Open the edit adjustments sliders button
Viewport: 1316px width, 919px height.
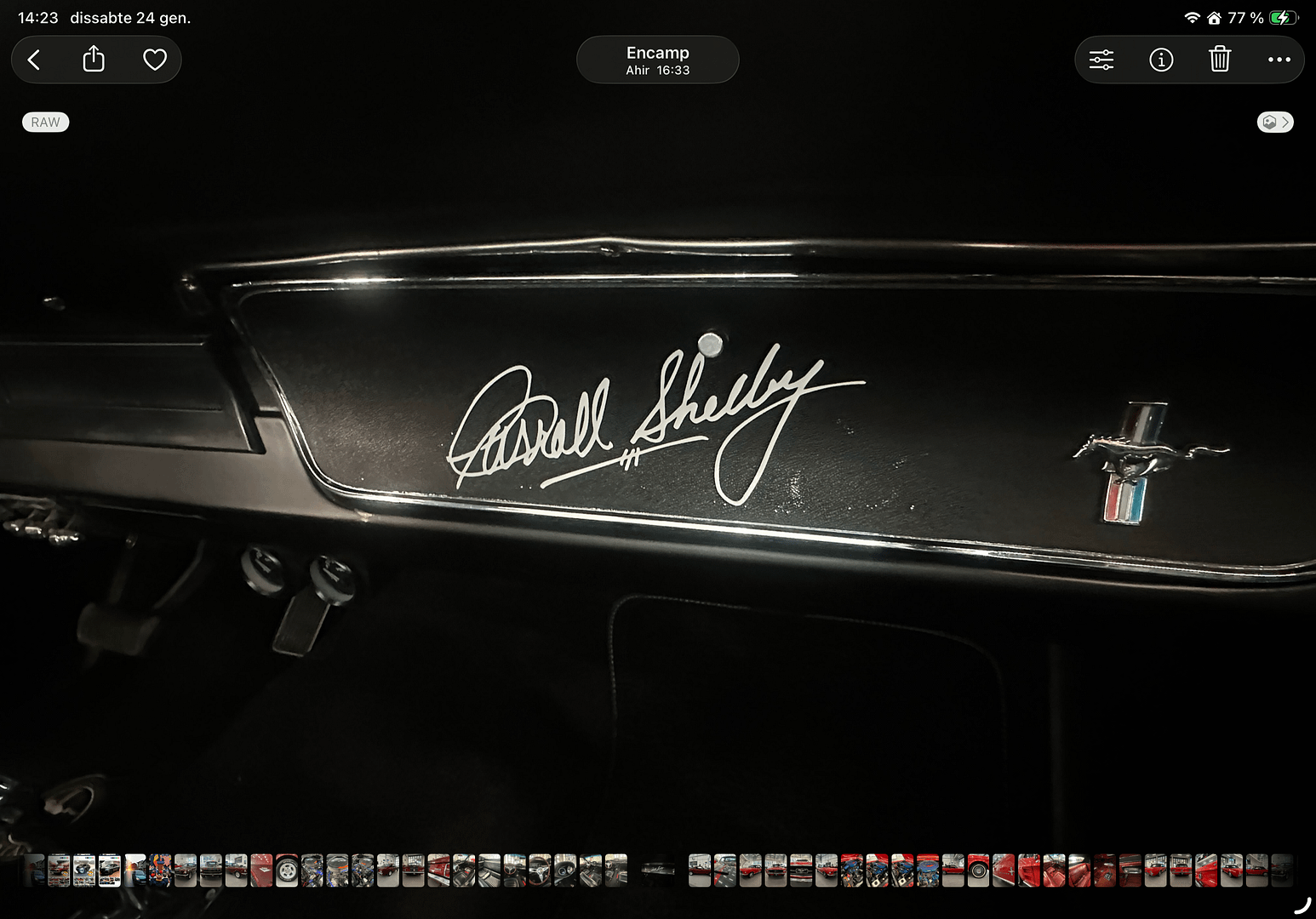point(1101,60)
